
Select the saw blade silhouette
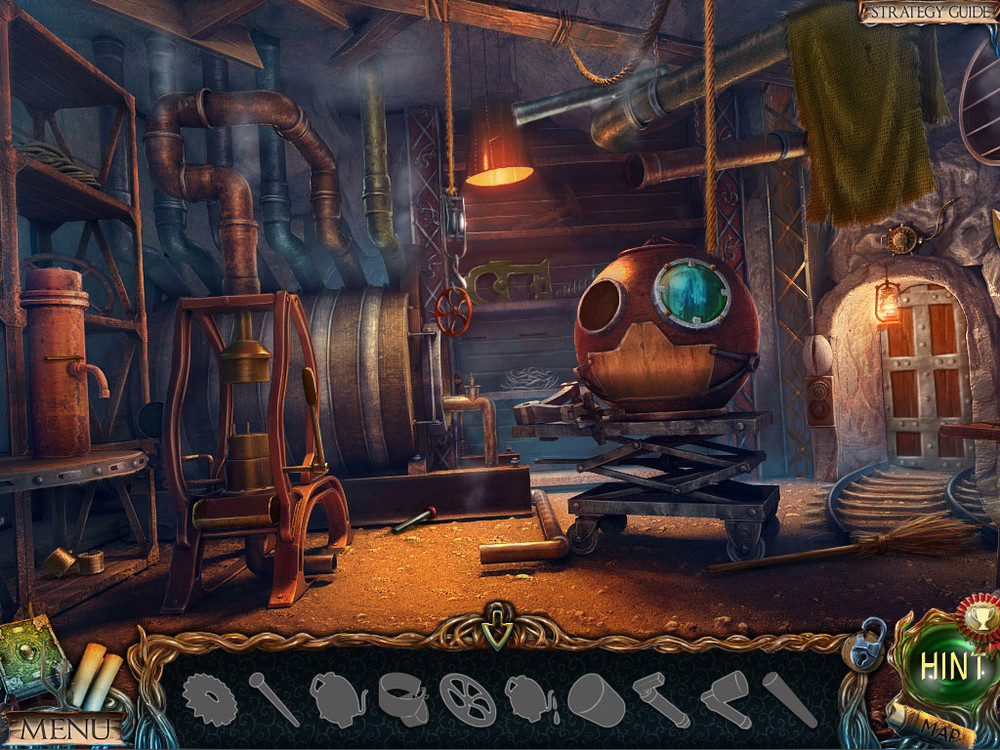pyautogui.click(x=210, y=699)
